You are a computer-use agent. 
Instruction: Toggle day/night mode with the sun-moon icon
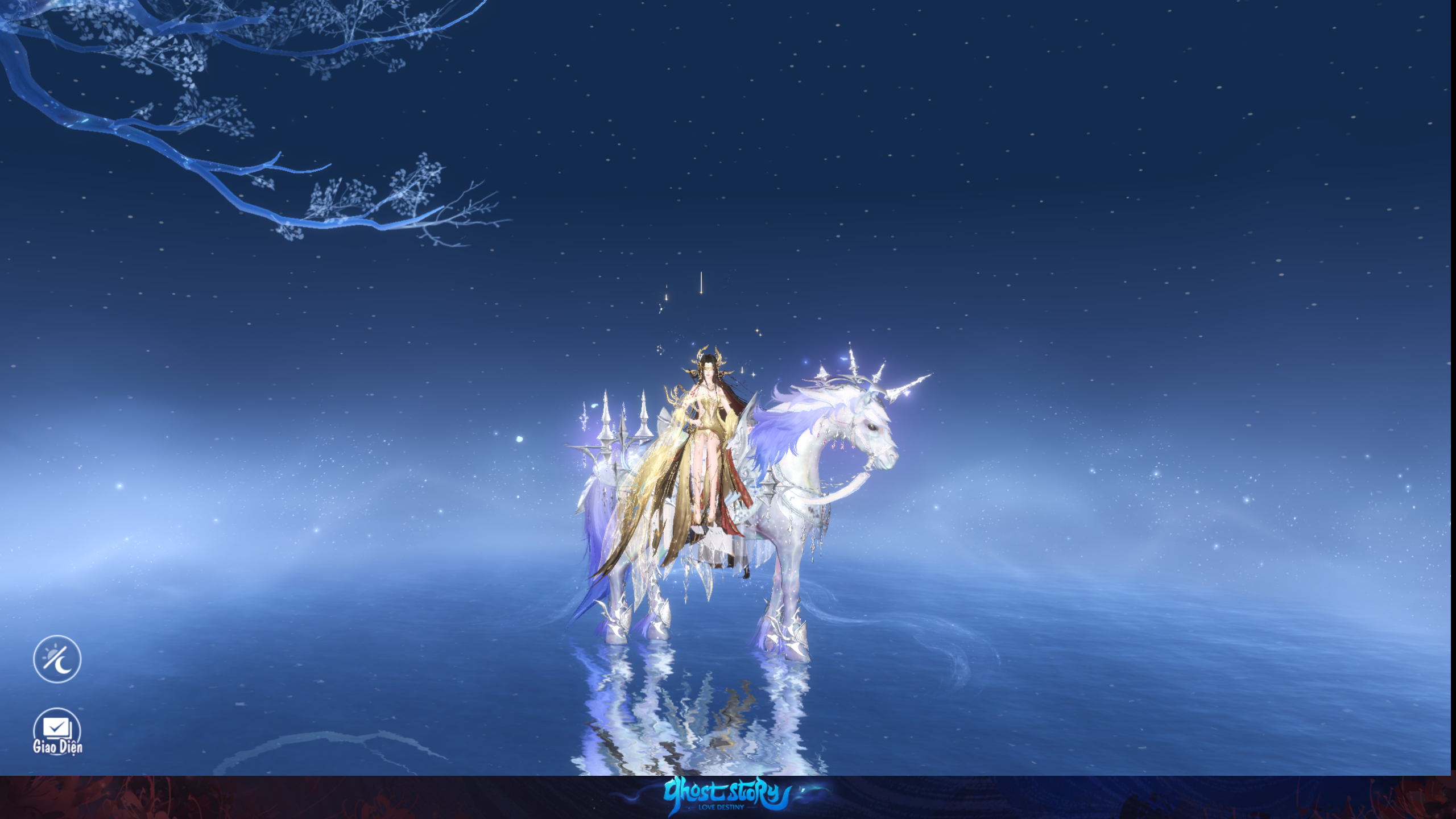click(57, 658)
